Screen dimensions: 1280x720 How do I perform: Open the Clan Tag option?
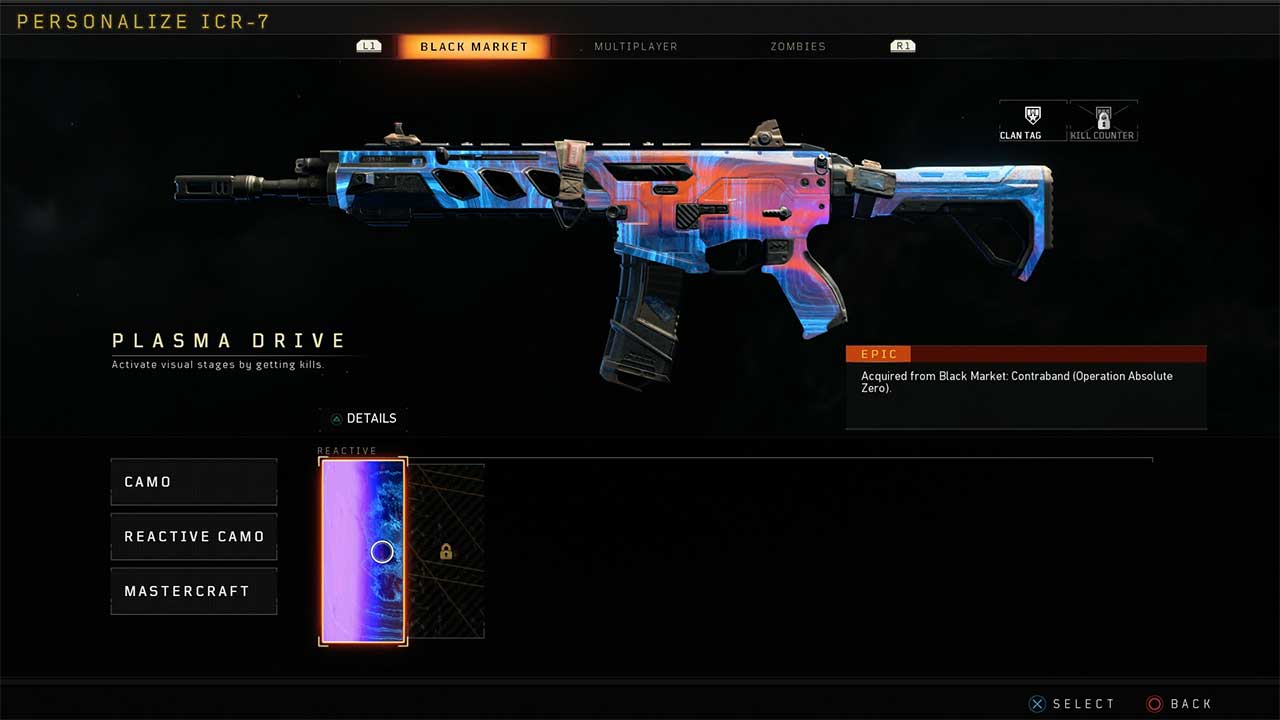(1033, 122)
